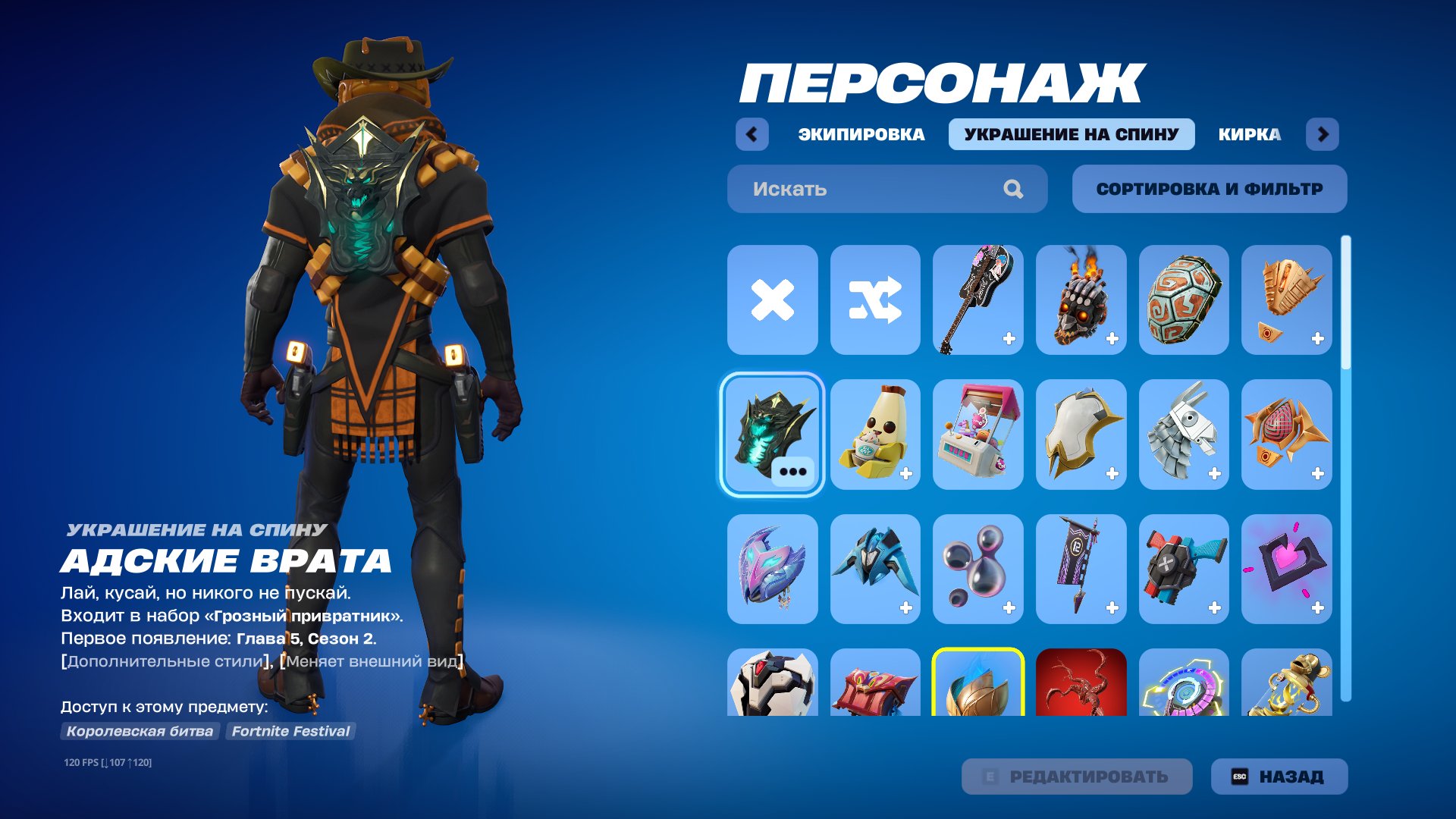Click the right arrow toward Кирка section
This screenshot has height=819, width=1456.
pyautogui.click(x=1324, y=135)
